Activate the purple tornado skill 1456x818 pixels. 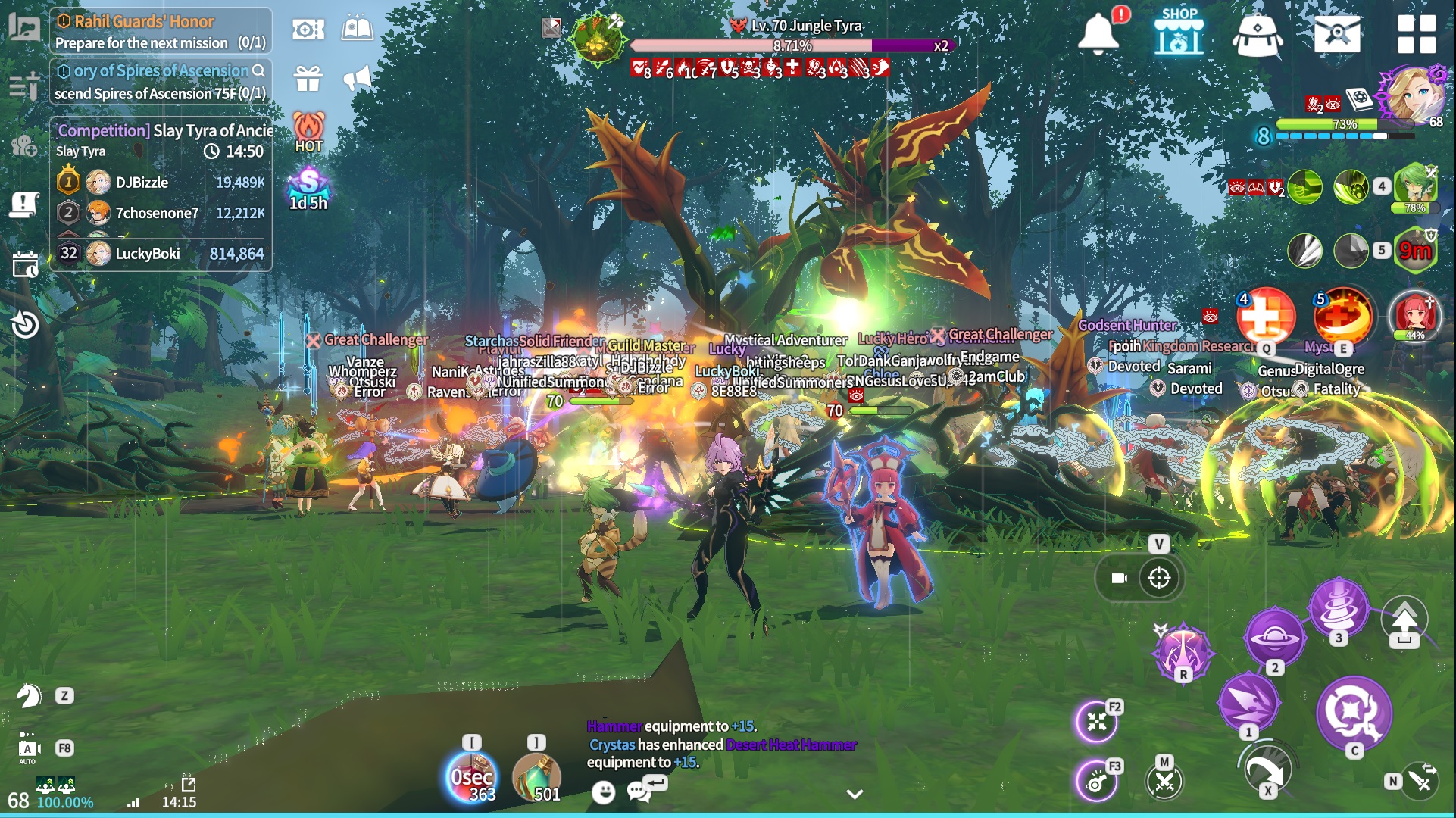(x=1339, y=607)
